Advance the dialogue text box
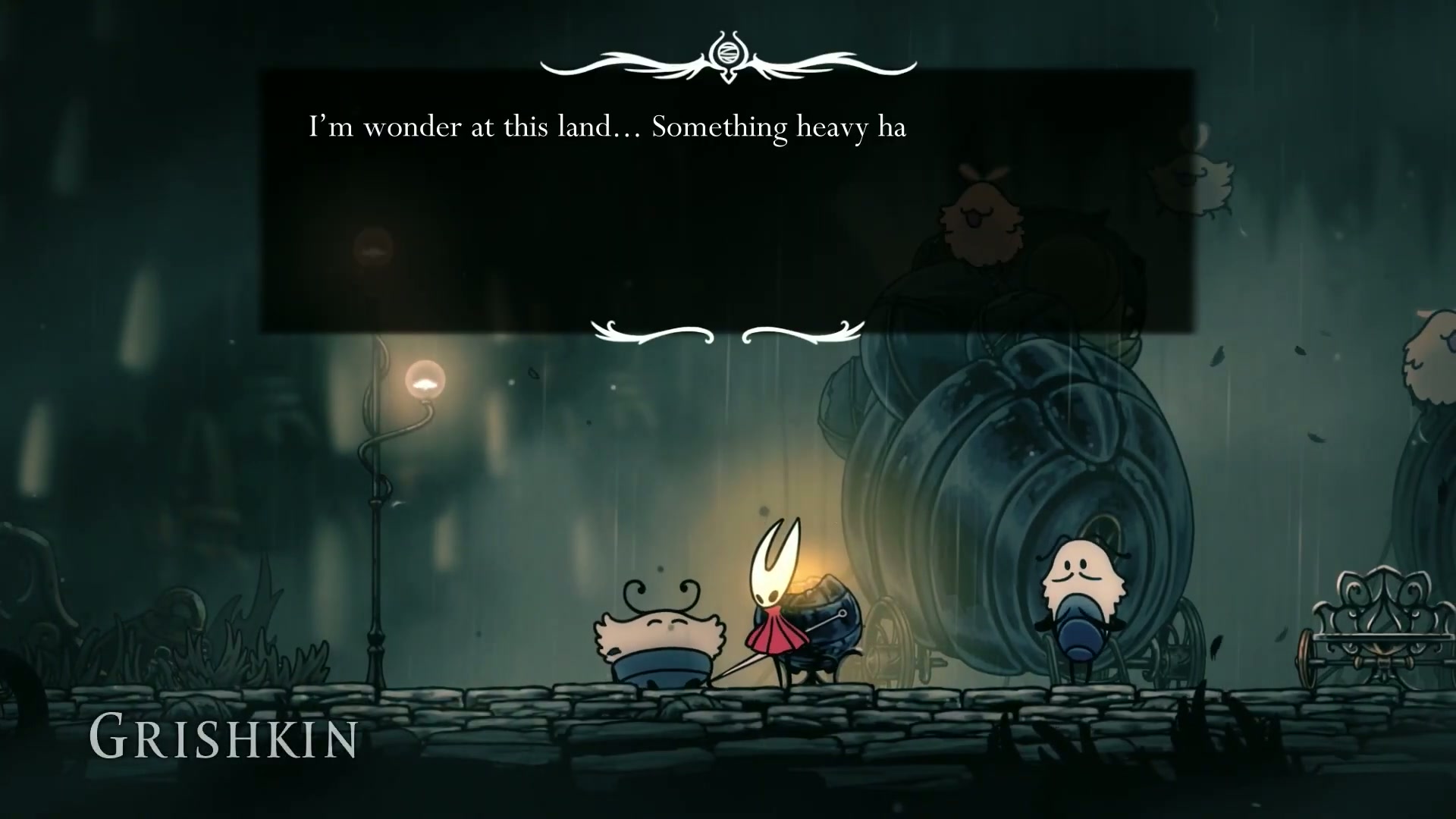 (727, 201)
